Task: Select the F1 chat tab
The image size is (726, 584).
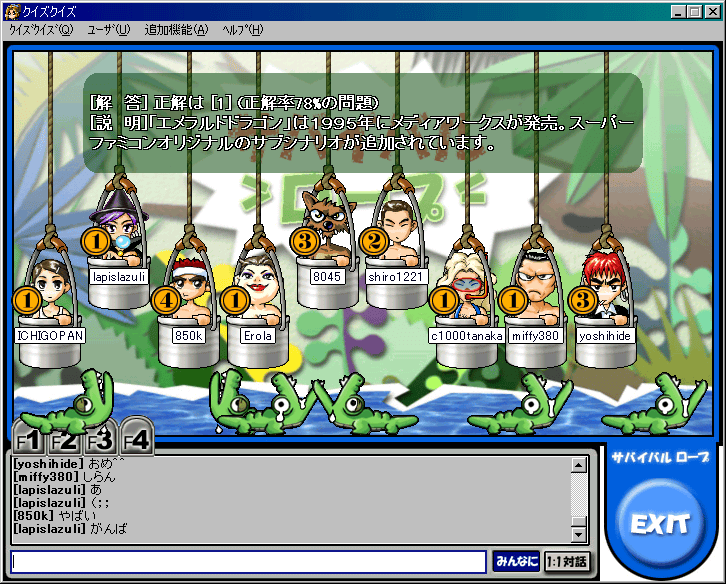Action: [x=29, y=440]
